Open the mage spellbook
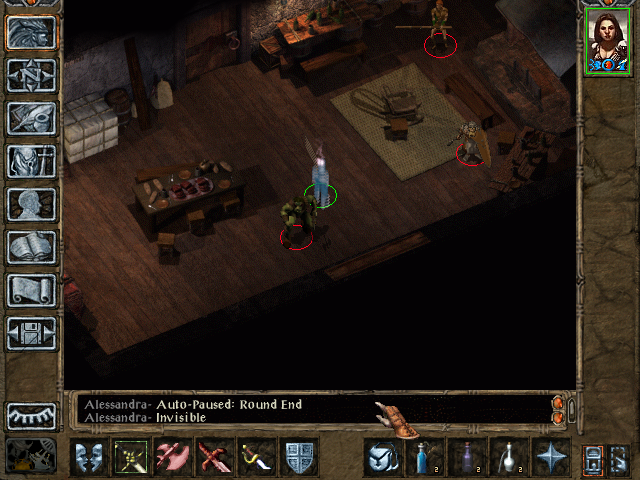 coord(32,247)
